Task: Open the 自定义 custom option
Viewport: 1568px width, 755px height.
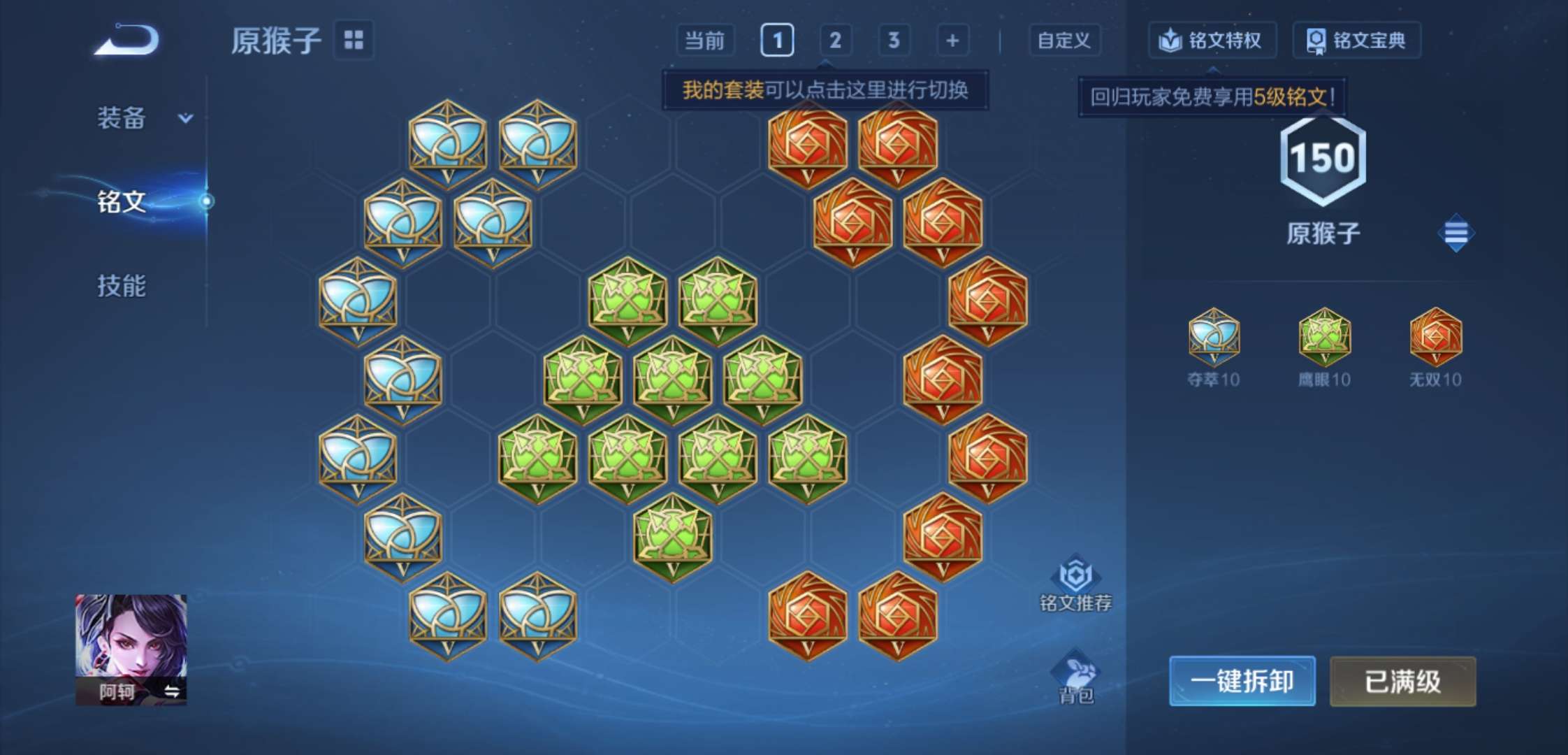Action: (1064, 40)
